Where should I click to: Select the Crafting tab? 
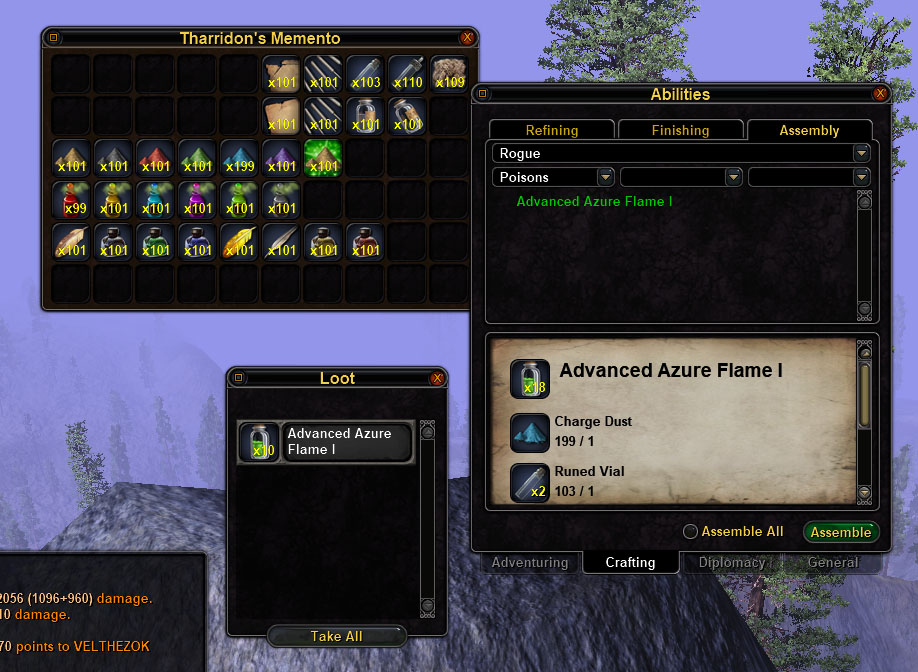[630, 563]
